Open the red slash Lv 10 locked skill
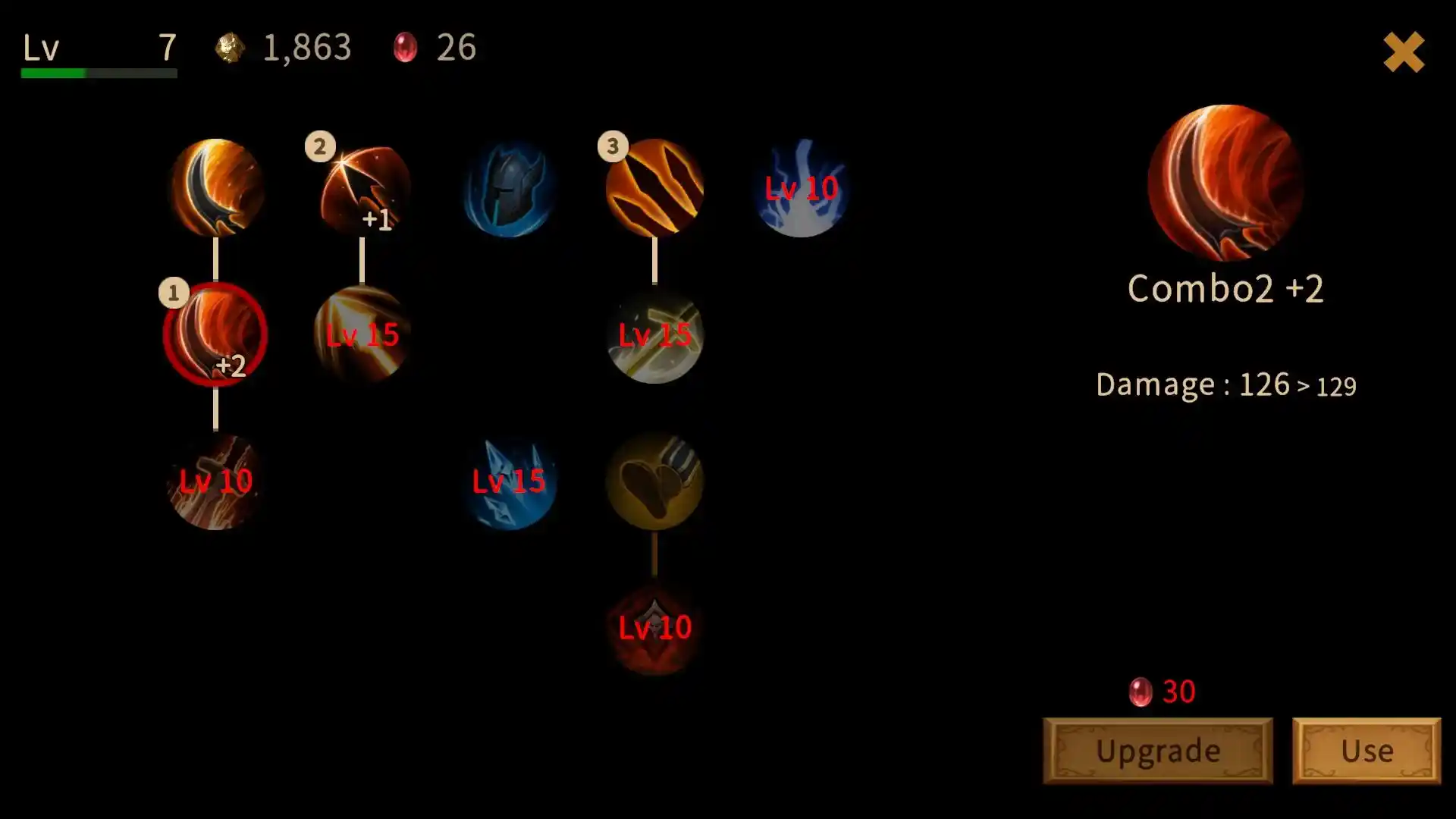This screenshot has height=819, width=1456. (x=215, y=480)
